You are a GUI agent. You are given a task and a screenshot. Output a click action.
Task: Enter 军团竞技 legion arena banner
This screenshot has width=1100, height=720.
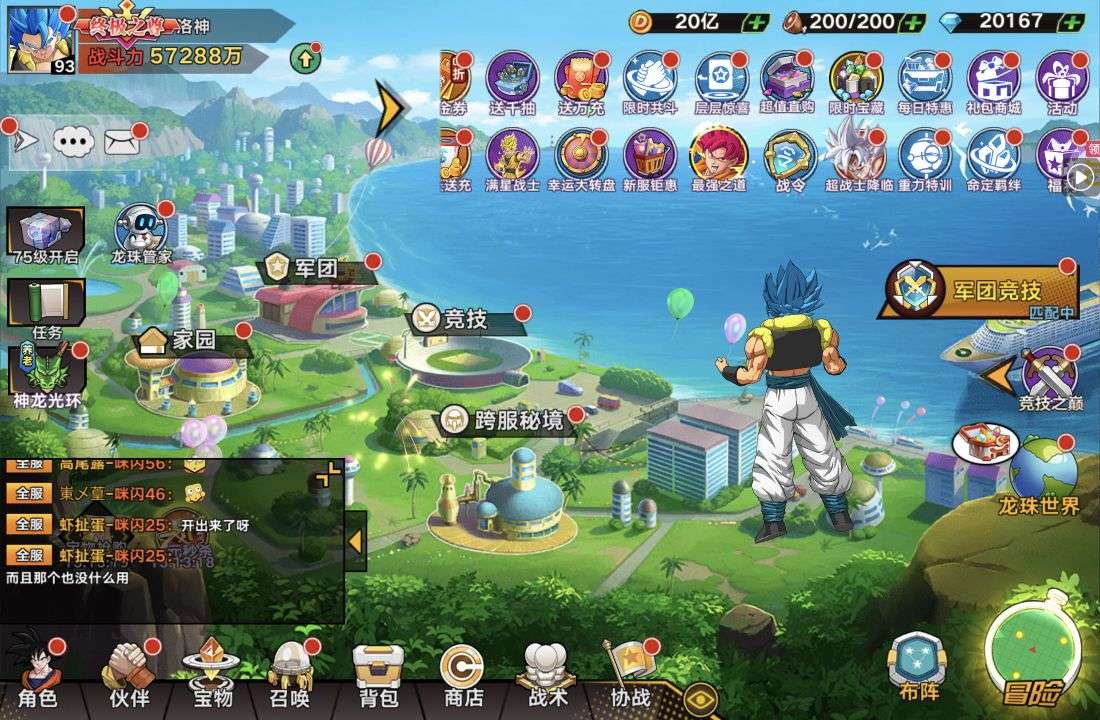975,290
